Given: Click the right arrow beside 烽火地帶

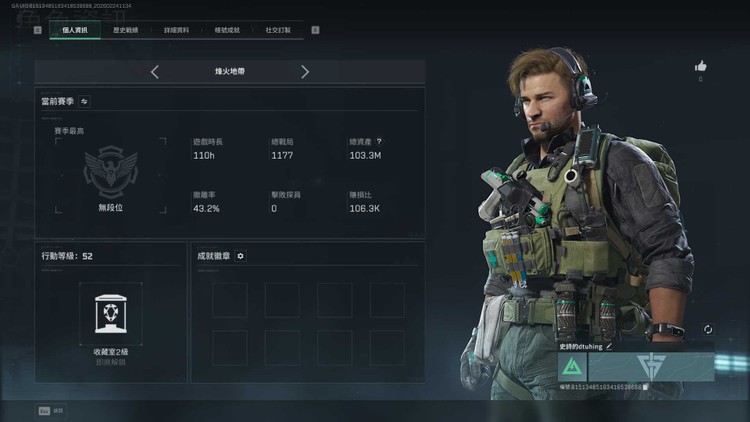Looking at the screenshot, I should 305,72.
